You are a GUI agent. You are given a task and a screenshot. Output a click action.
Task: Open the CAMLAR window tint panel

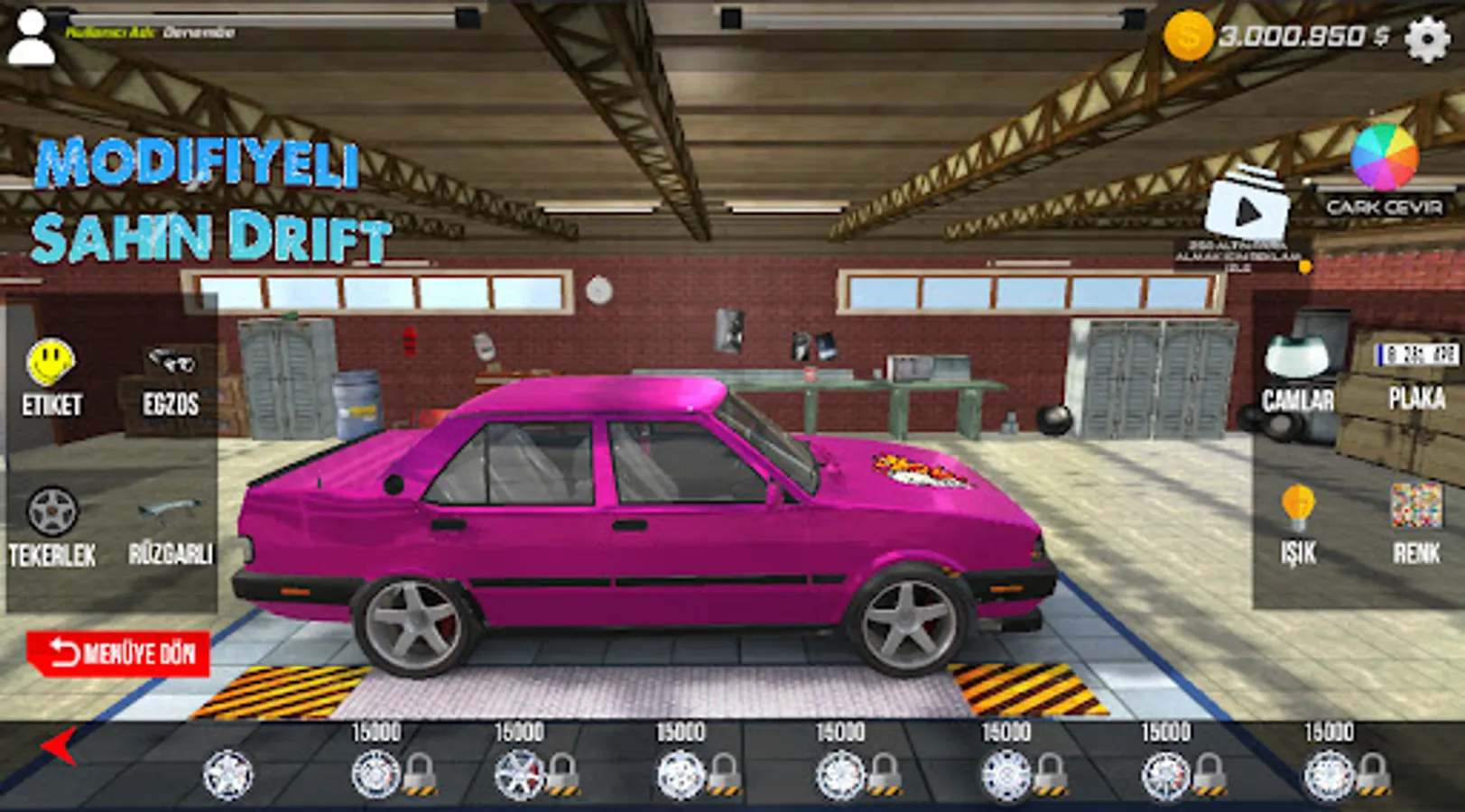click(1294, 379)
